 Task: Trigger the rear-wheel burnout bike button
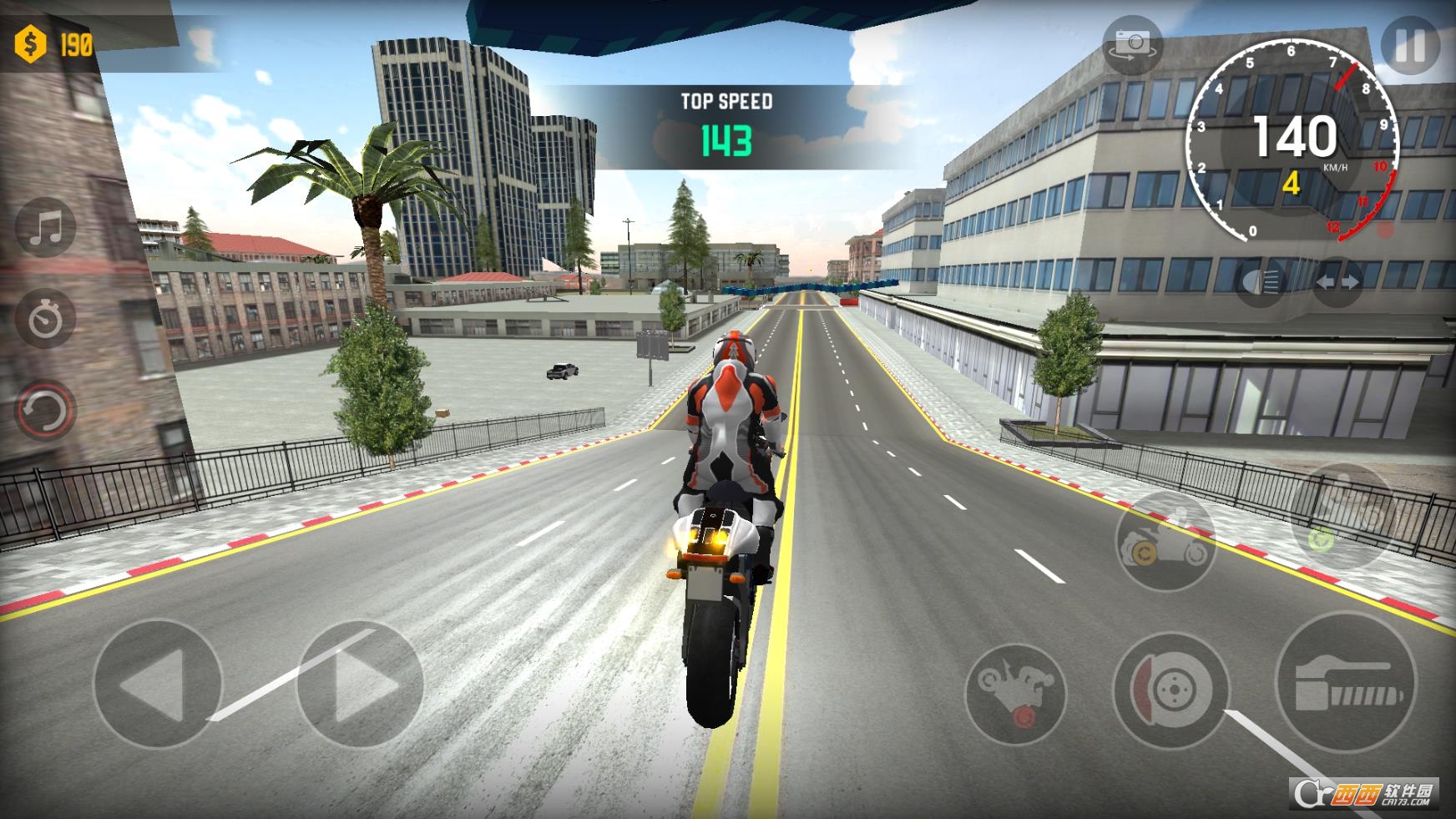click(1165, 540)
